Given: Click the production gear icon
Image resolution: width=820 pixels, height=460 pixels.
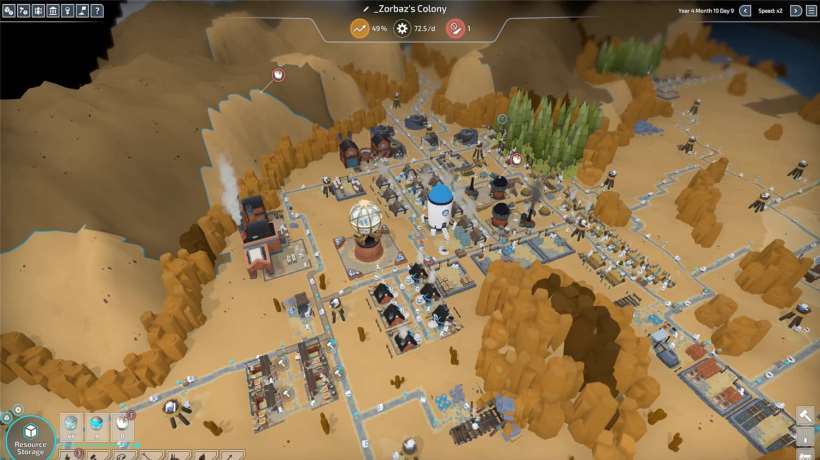Looking at the screenshot, I should [x=403, y=28].
